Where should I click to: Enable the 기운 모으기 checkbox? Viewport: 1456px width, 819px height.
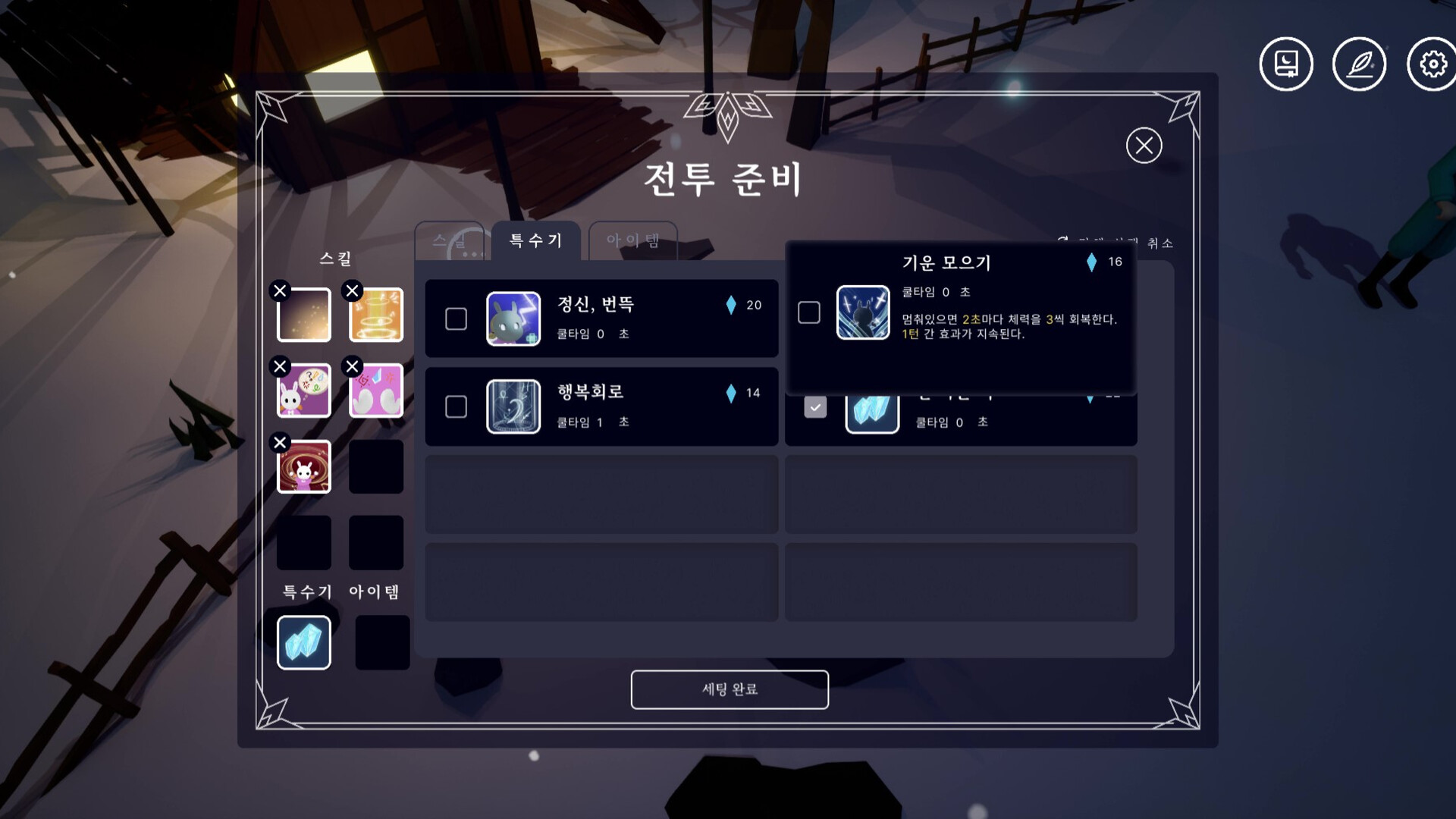coord(810,311)
